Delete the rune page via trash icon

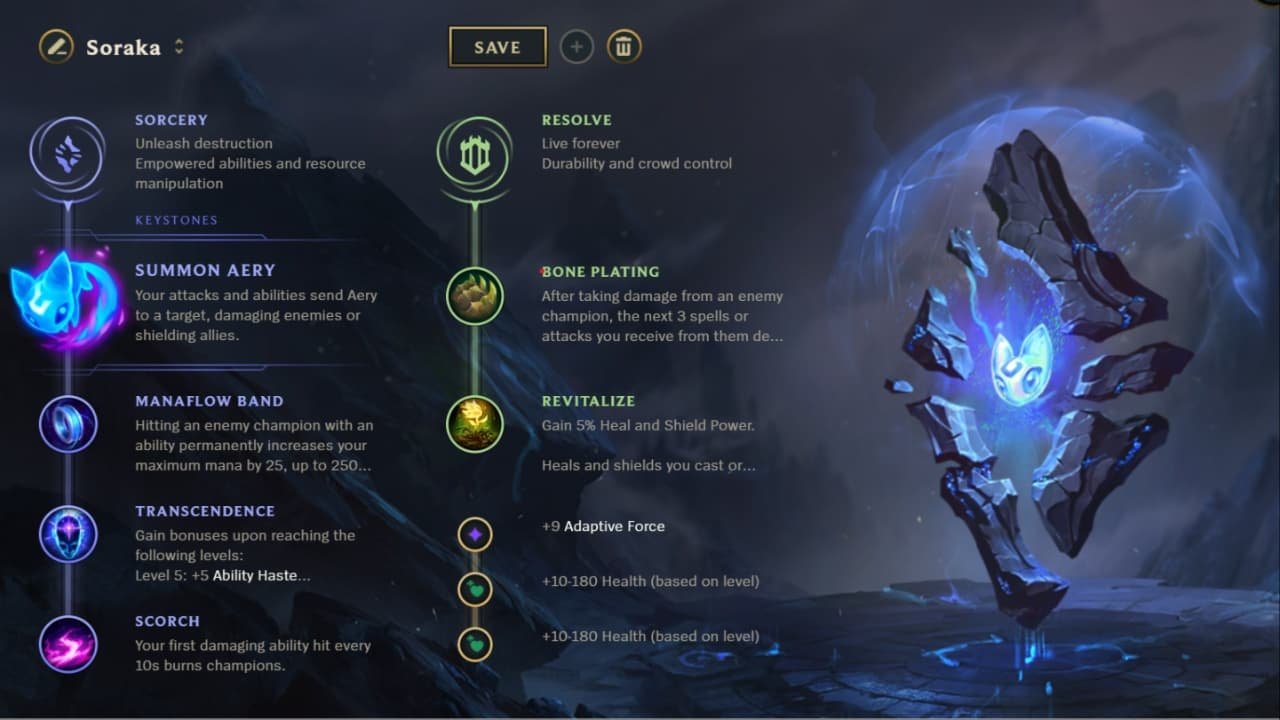point(624,46)
